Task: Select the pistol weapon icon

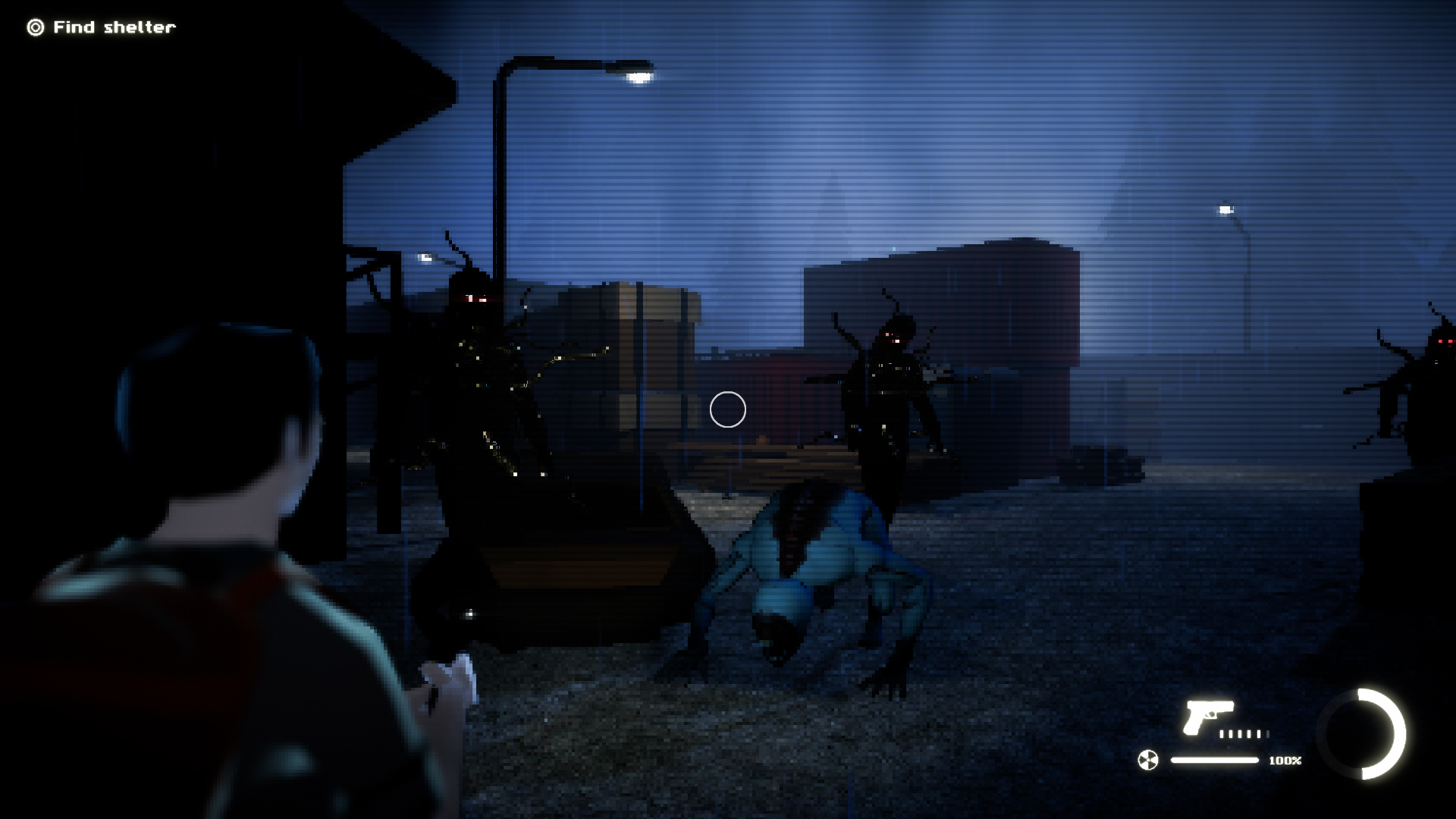Action: (1207, 717)
